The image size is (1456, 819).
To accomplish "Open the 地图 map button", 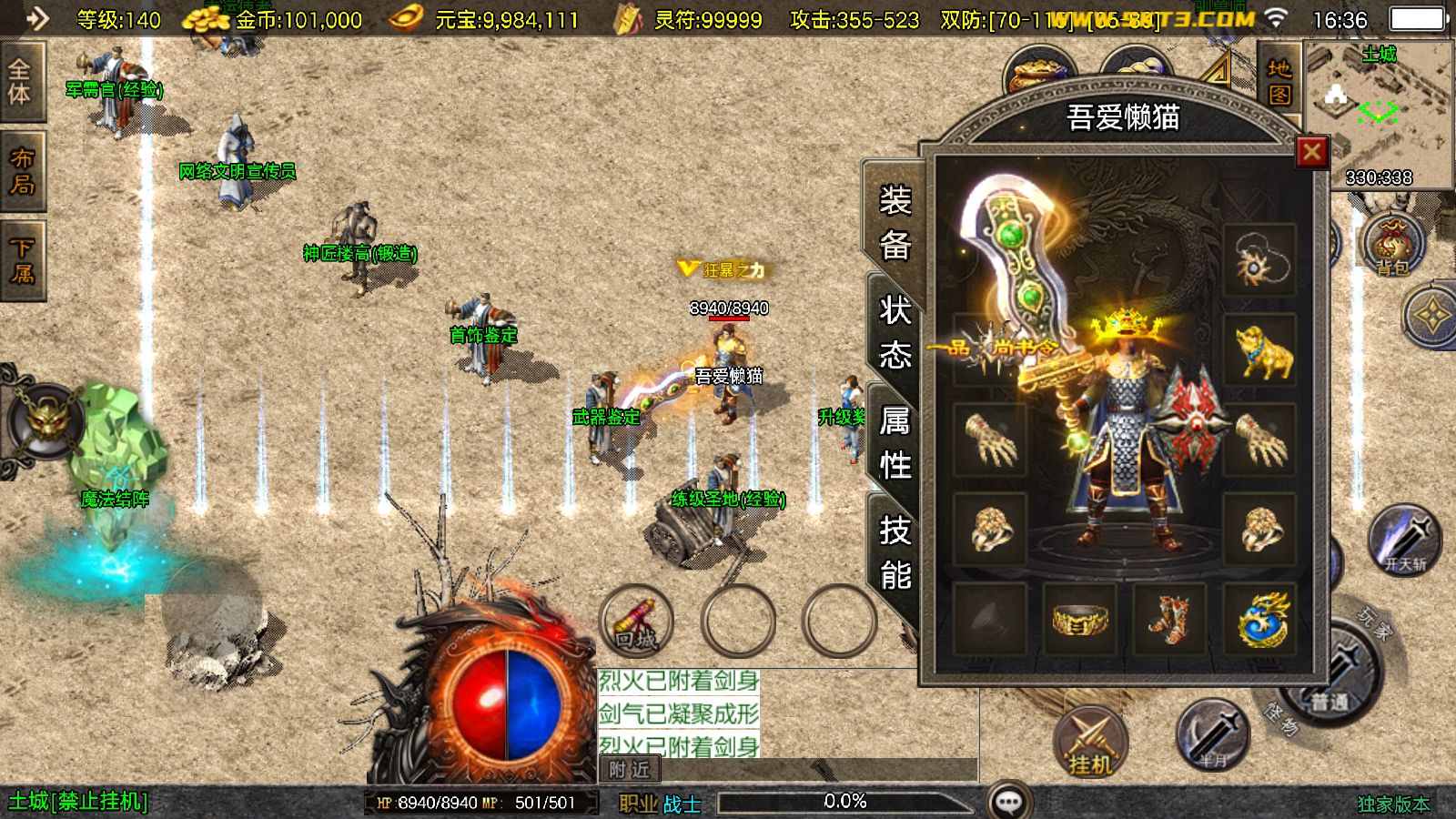I will pyautogui.click(x=1279, y=81).
